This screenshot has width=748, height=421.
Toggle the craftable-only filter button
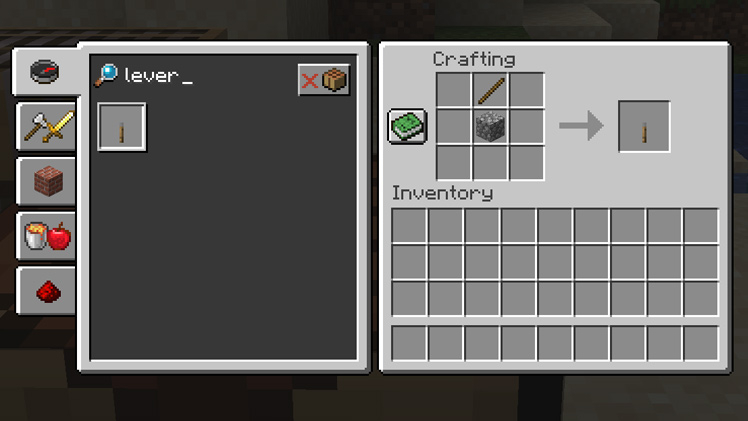(323, 80)
